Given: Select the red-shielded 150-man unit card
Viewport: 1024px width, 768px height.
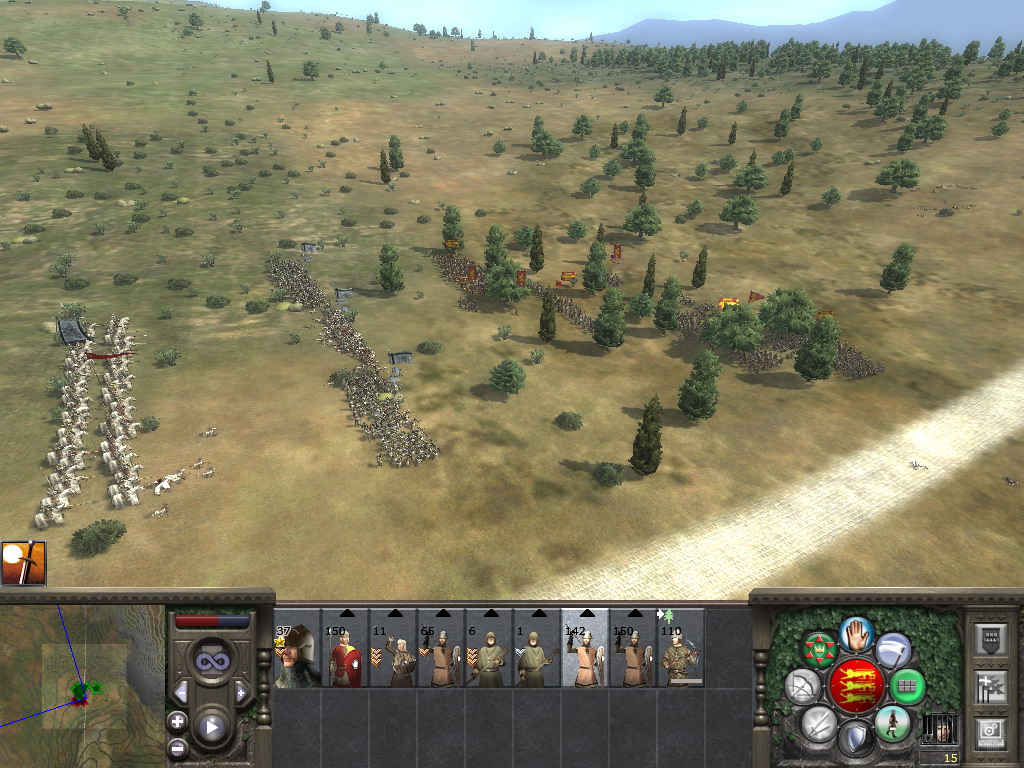Looking at the screenshot, I should [x=345, y=657].
